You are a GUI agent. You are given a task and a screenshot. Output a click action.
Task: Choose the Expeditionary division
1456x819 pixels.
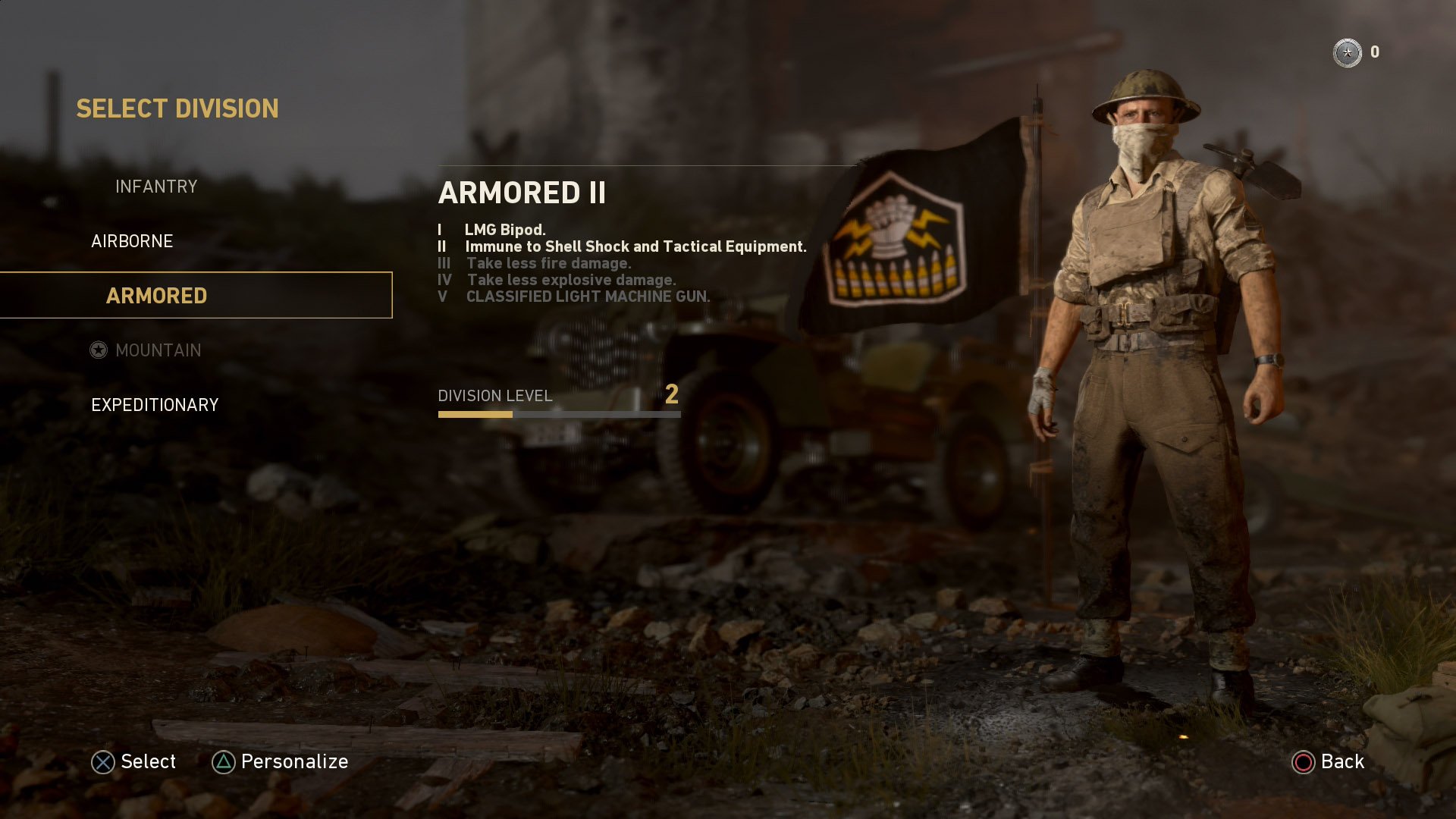point(155,405)
